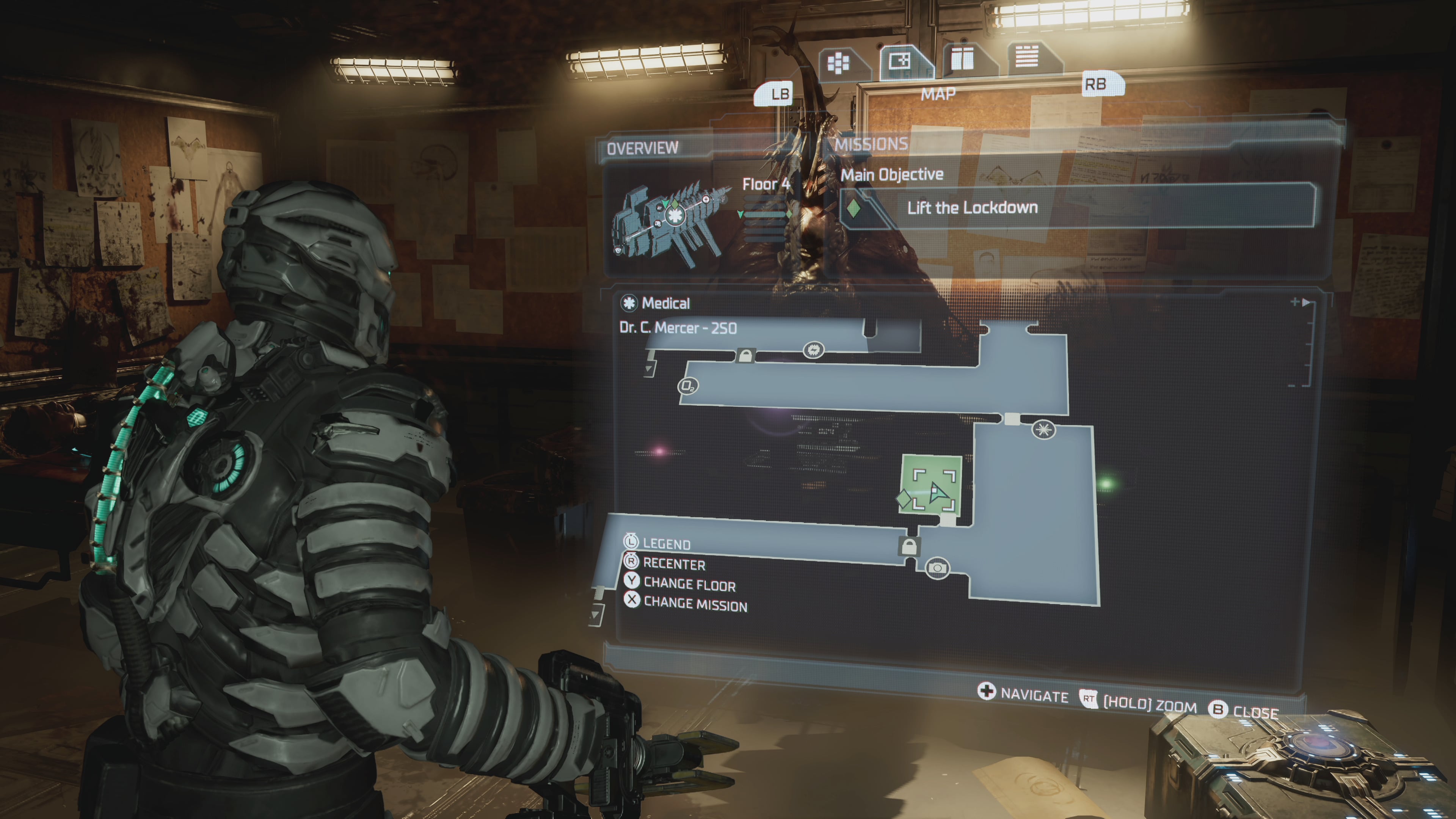Click the Medical deck icon on ship overview

[674, 215]
